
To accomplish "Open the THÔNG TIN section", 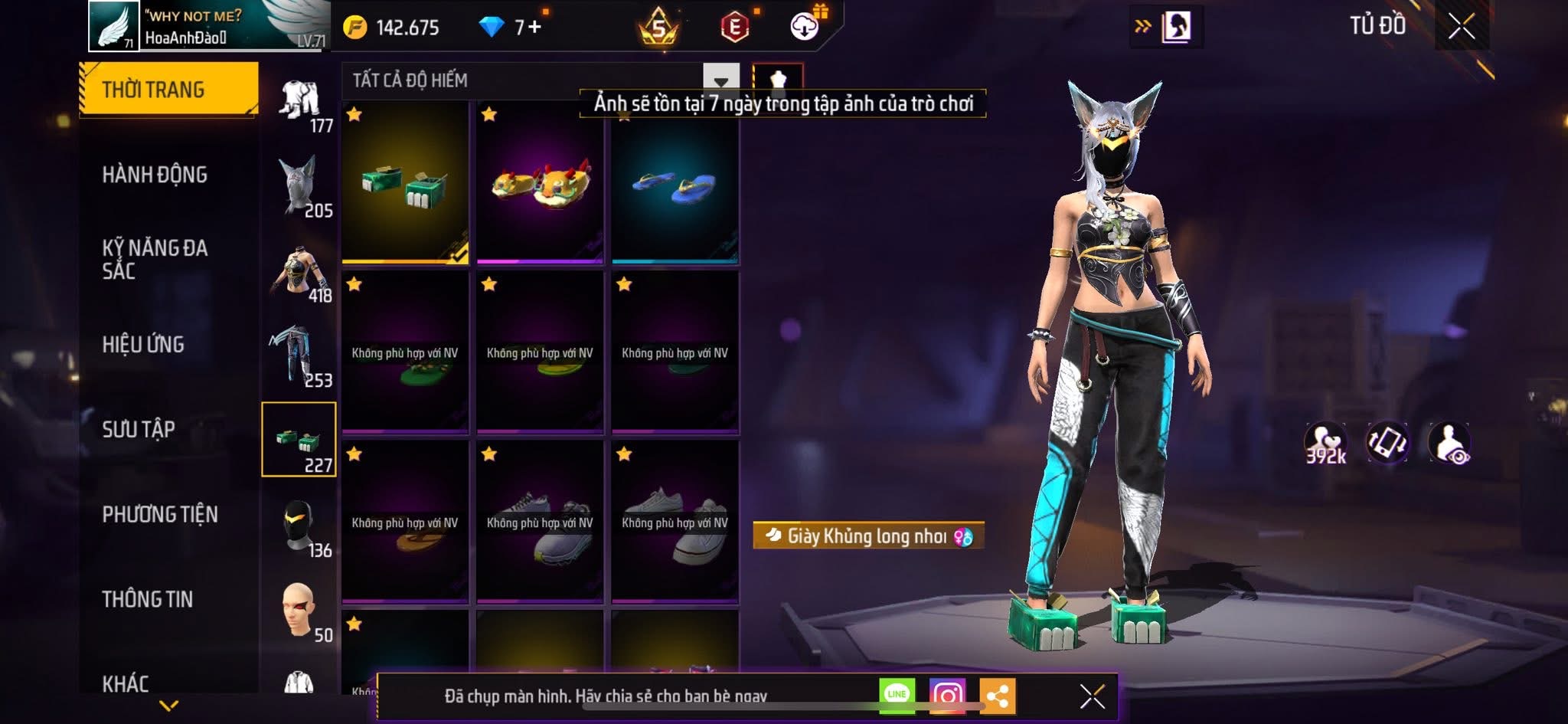I will (x=148, y=599).
